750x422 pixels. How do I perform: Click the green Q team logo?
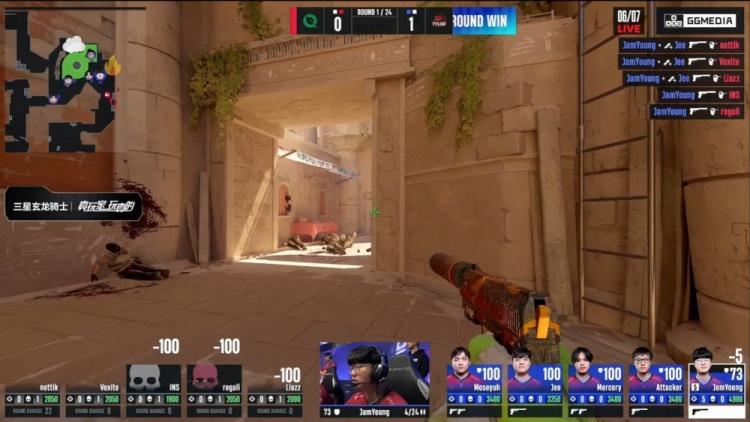(310, 19)
